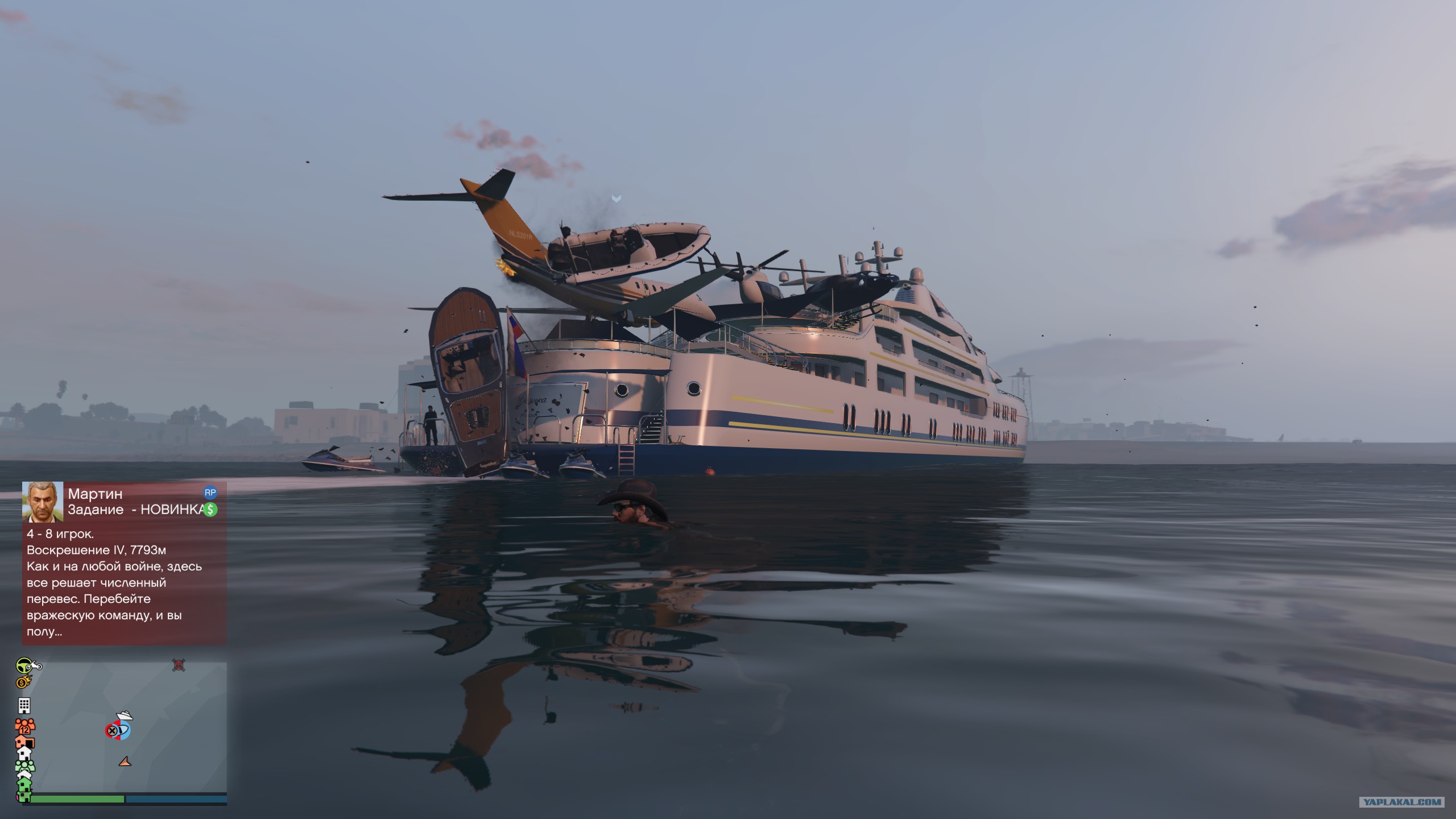Screen dimensions: 1456x819
Task: Select the orange house with garage blip
Action: click(25, 742)
